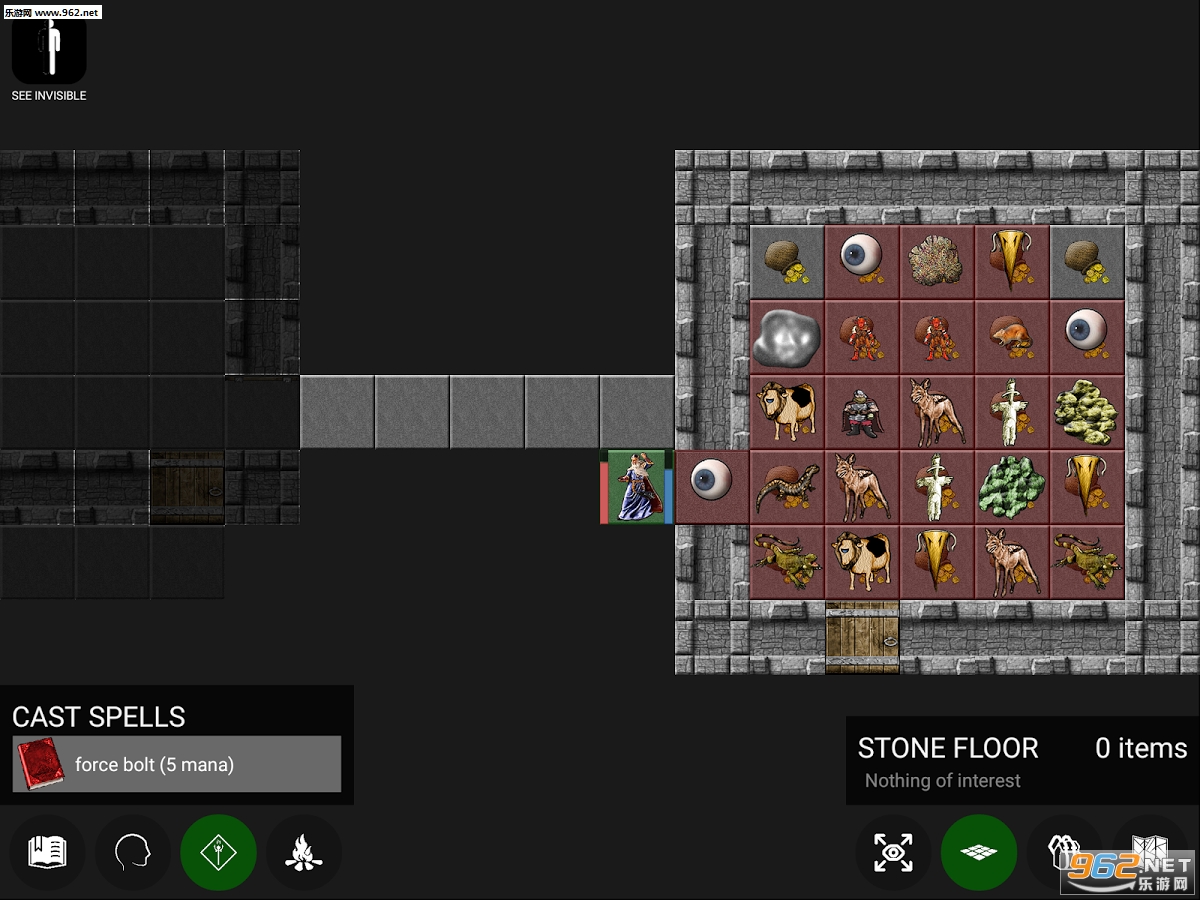Toggle the green floor tile button
The width and height of the screenshot is (1200, 900).
pyautogui.click(x=978, y=852)
